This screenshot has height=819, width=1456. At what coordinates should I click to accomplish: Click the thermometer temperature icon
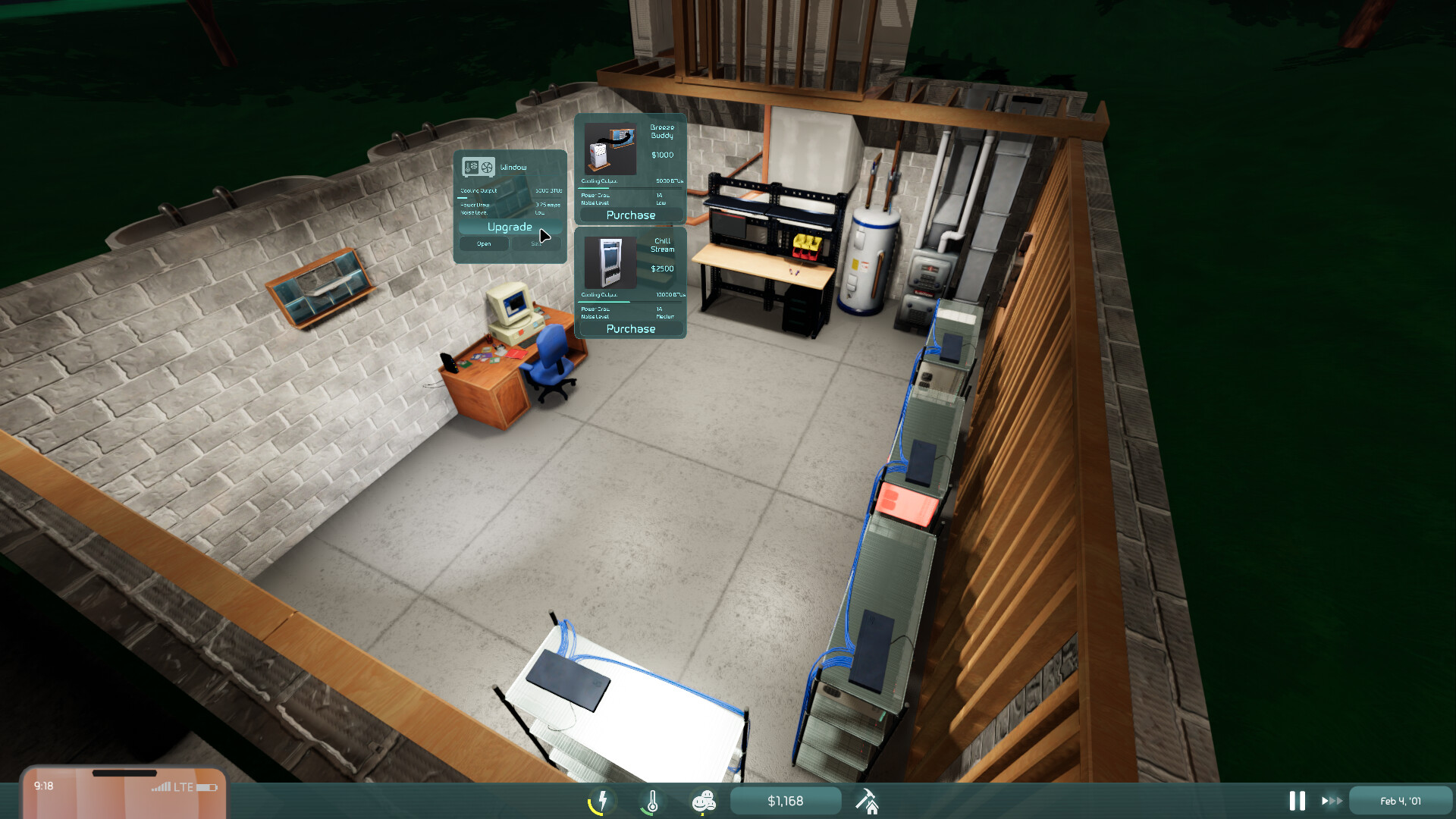pyautogui.click(x=654, y=800)
